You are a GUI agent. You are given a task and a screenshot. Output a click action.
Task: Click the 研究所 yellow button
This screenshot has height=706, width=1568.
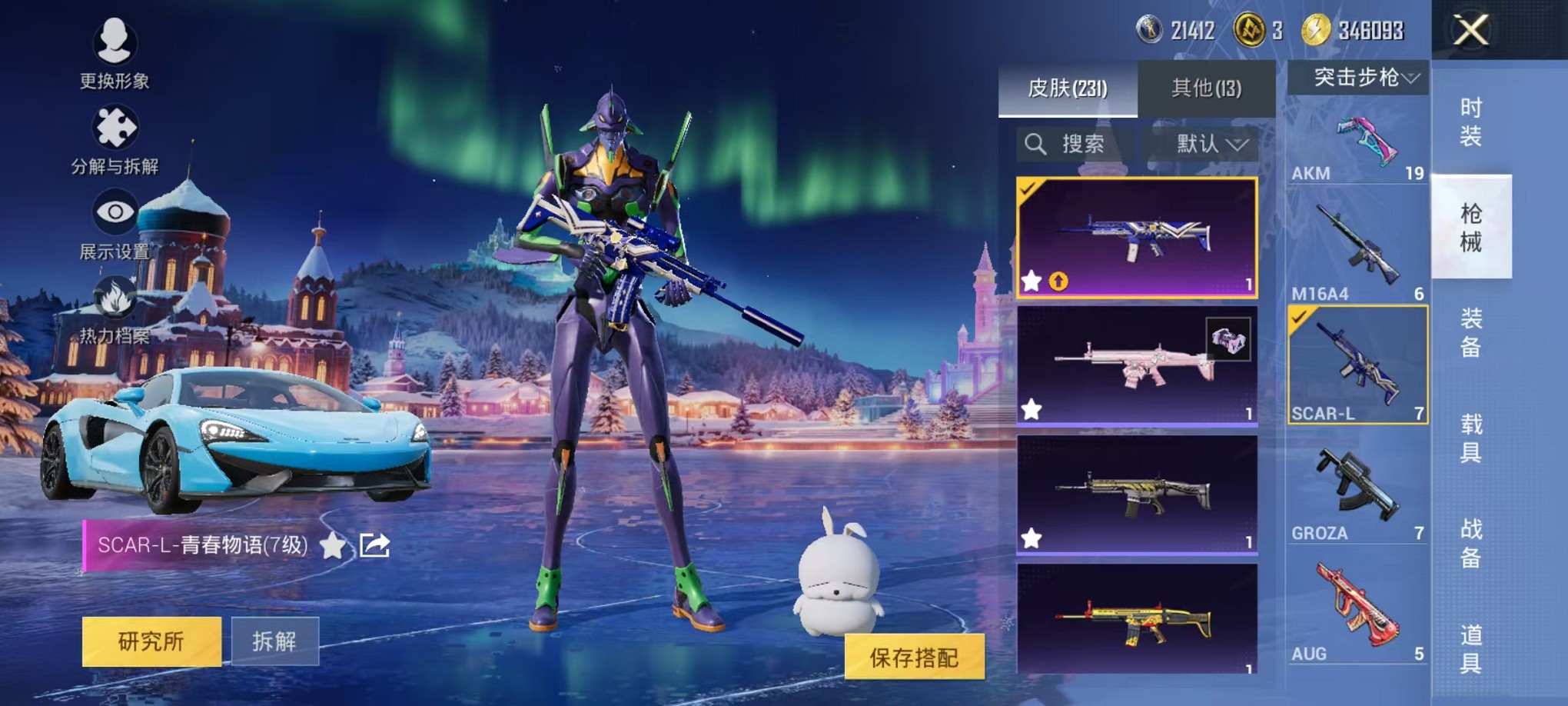click(151, 641)
